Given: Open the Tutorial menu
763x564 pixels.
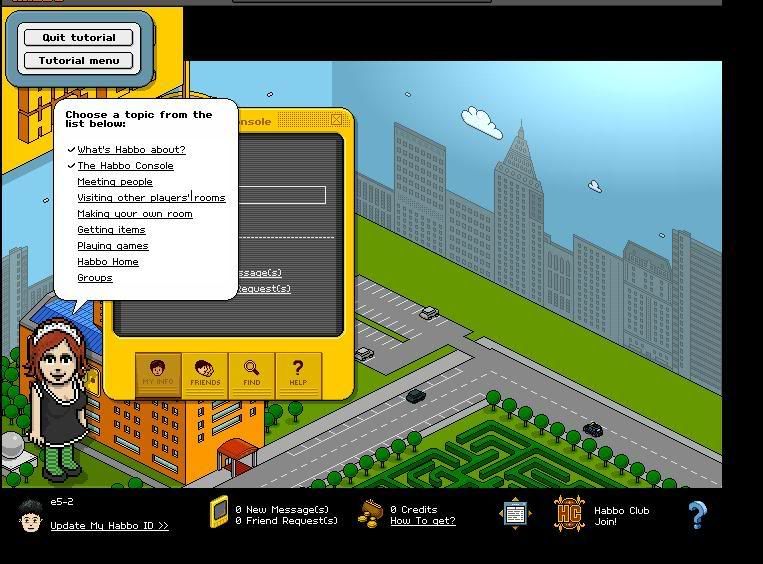Looking at the screenshot, I should point(78,61).
